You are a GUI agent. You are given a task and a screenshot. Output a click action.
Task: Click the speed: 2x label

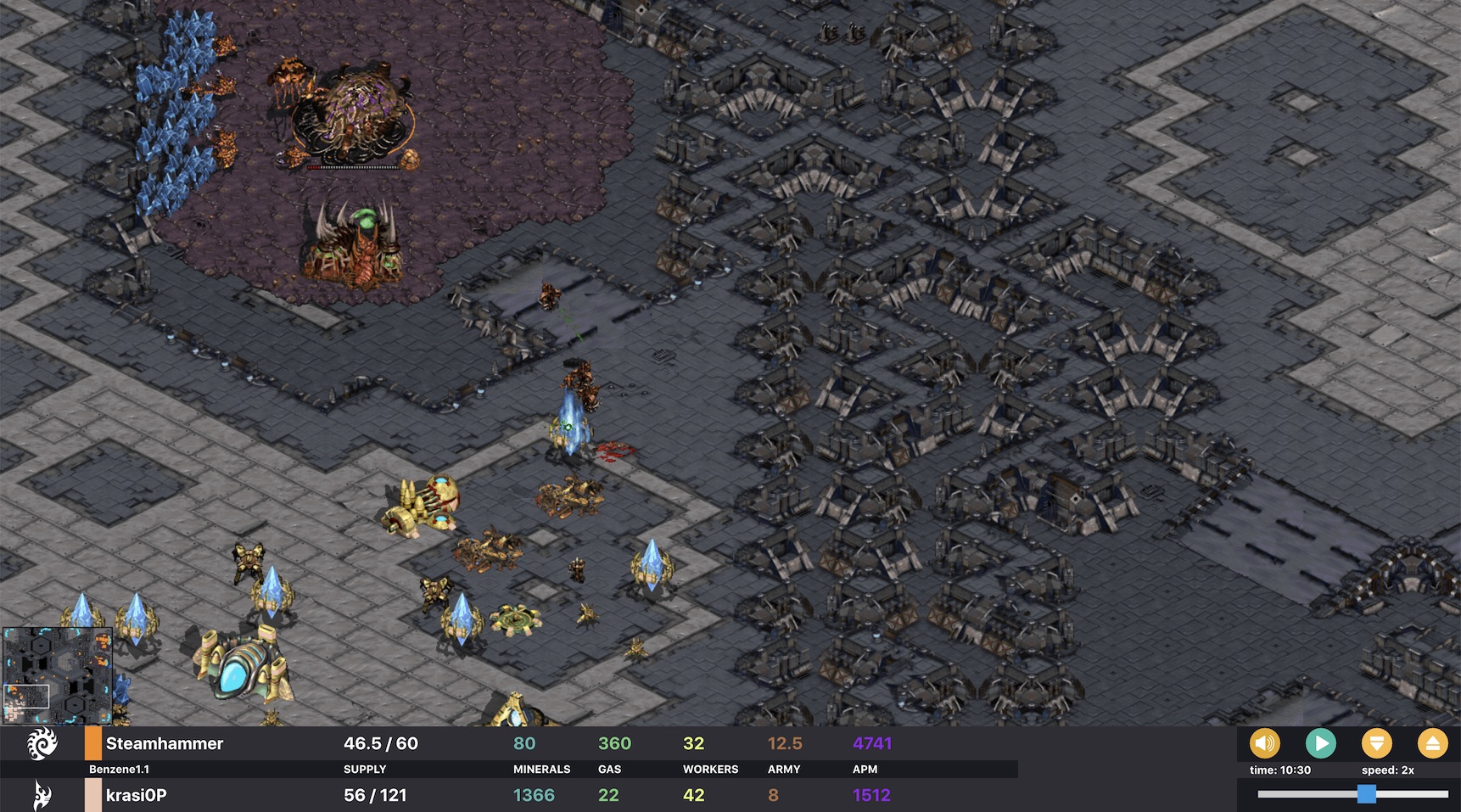coord(1389,770)
